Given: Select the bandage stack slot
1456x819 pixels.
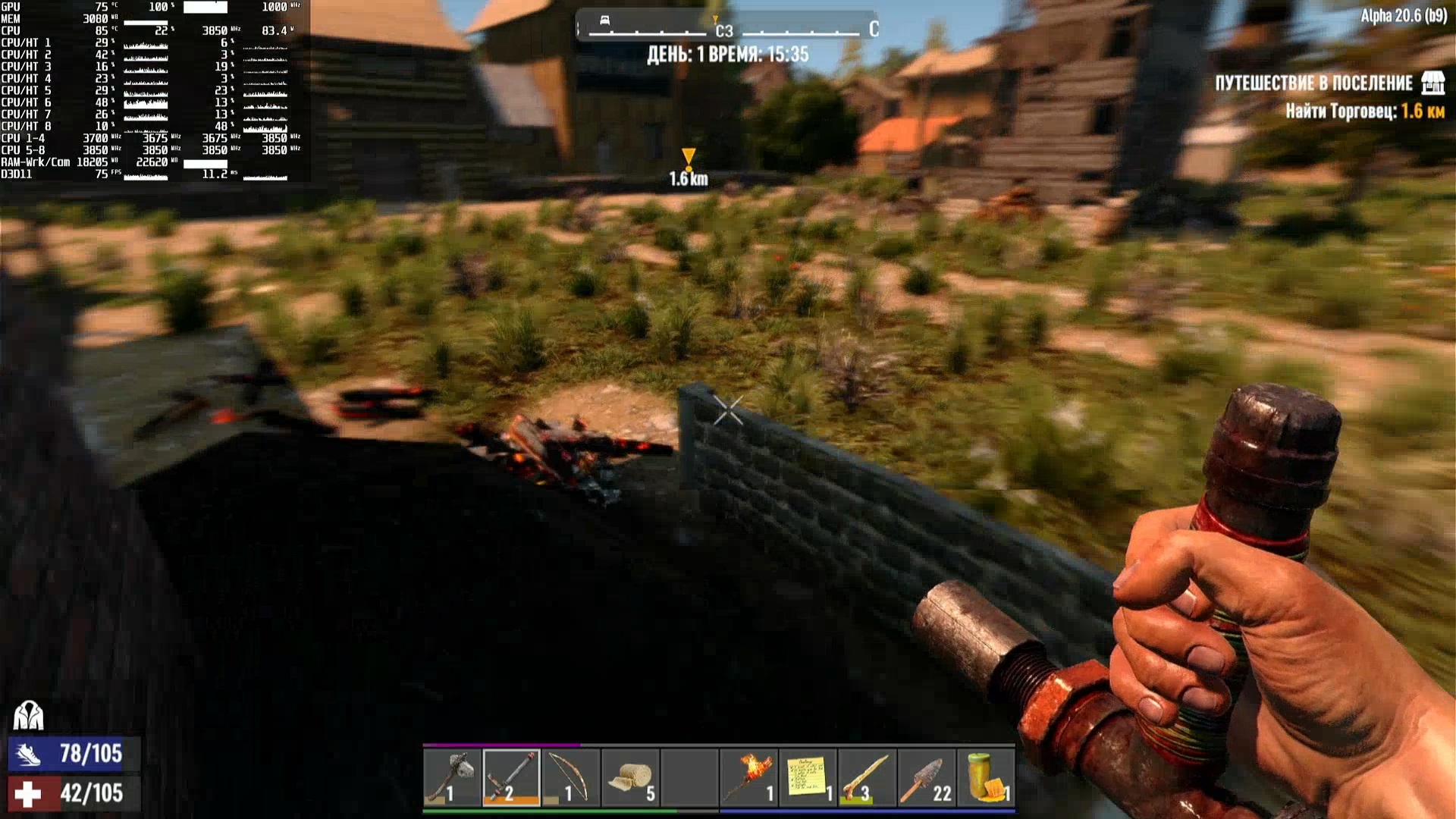Looking at the screenshot, I should click(630, 777).
